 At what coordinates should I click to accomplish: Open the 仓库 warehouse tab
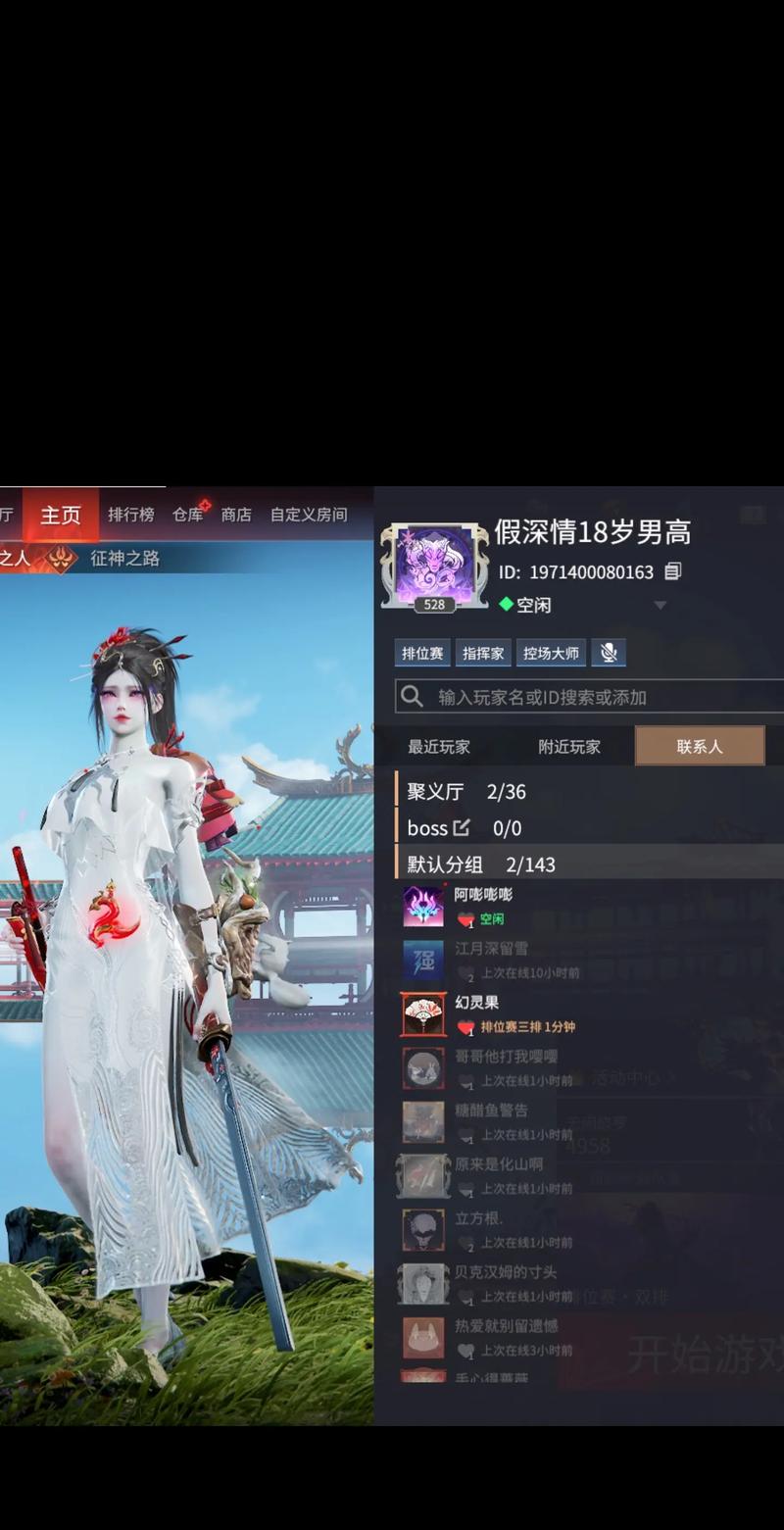pos(188,515)
